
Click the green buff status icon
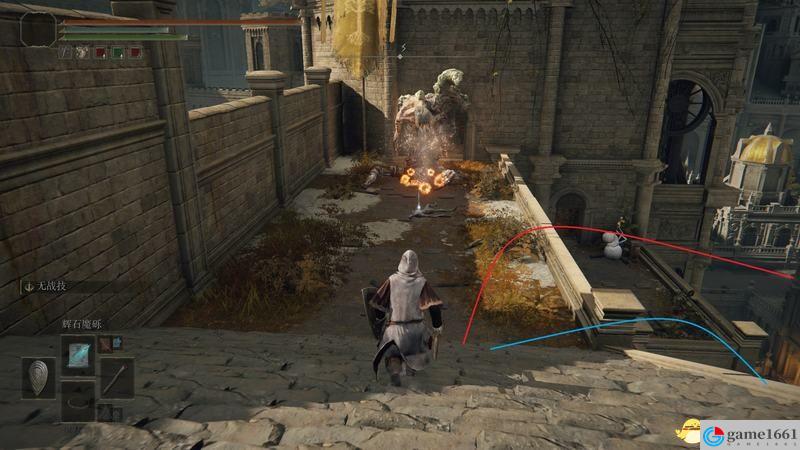(x=117, y=51)
